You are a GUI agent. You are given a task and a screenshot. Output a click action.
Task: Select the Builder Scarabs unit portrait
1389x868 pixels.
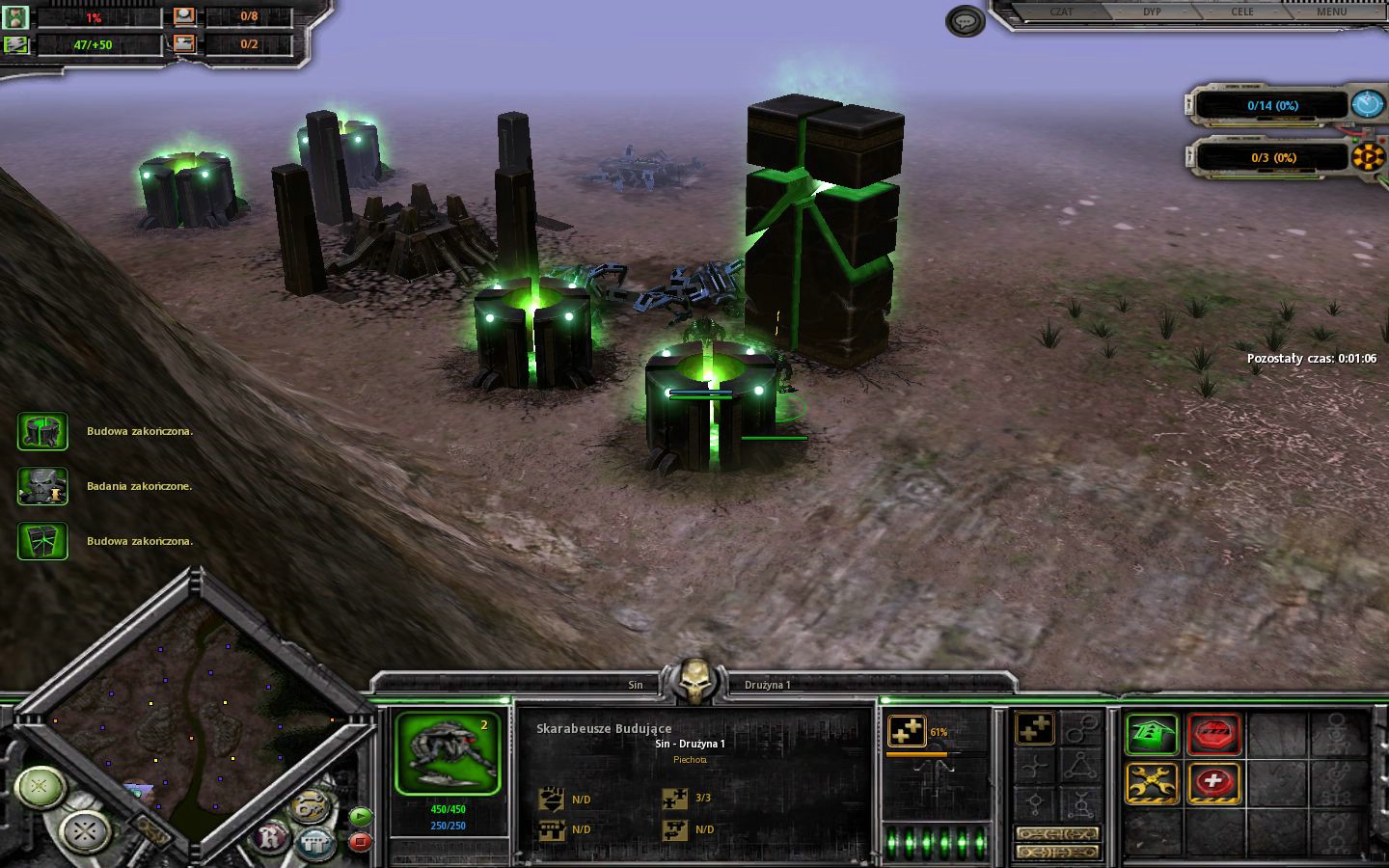tap(448, 753)
